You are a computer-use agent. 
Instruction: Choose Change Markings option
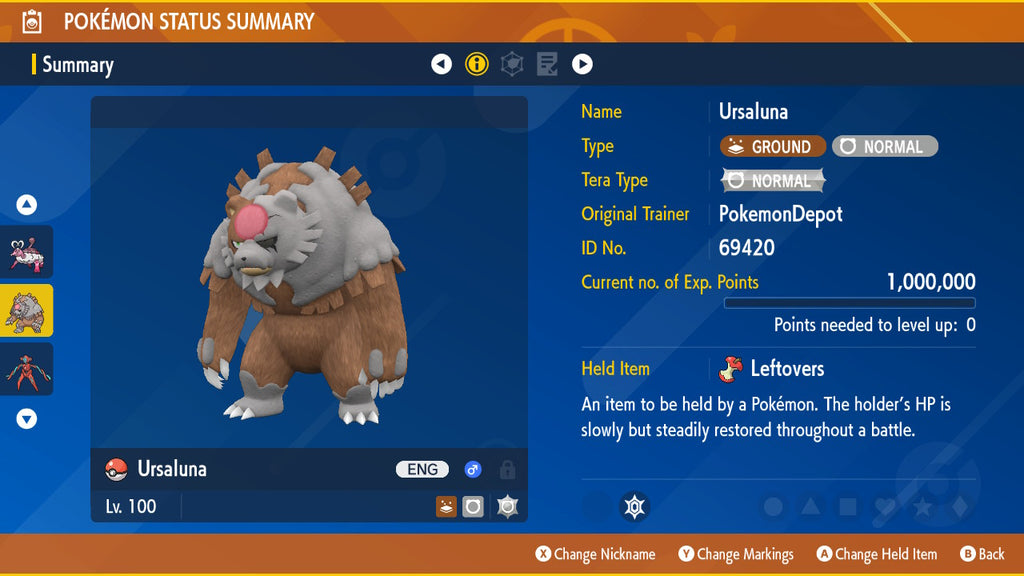click(x=736, y=554)
